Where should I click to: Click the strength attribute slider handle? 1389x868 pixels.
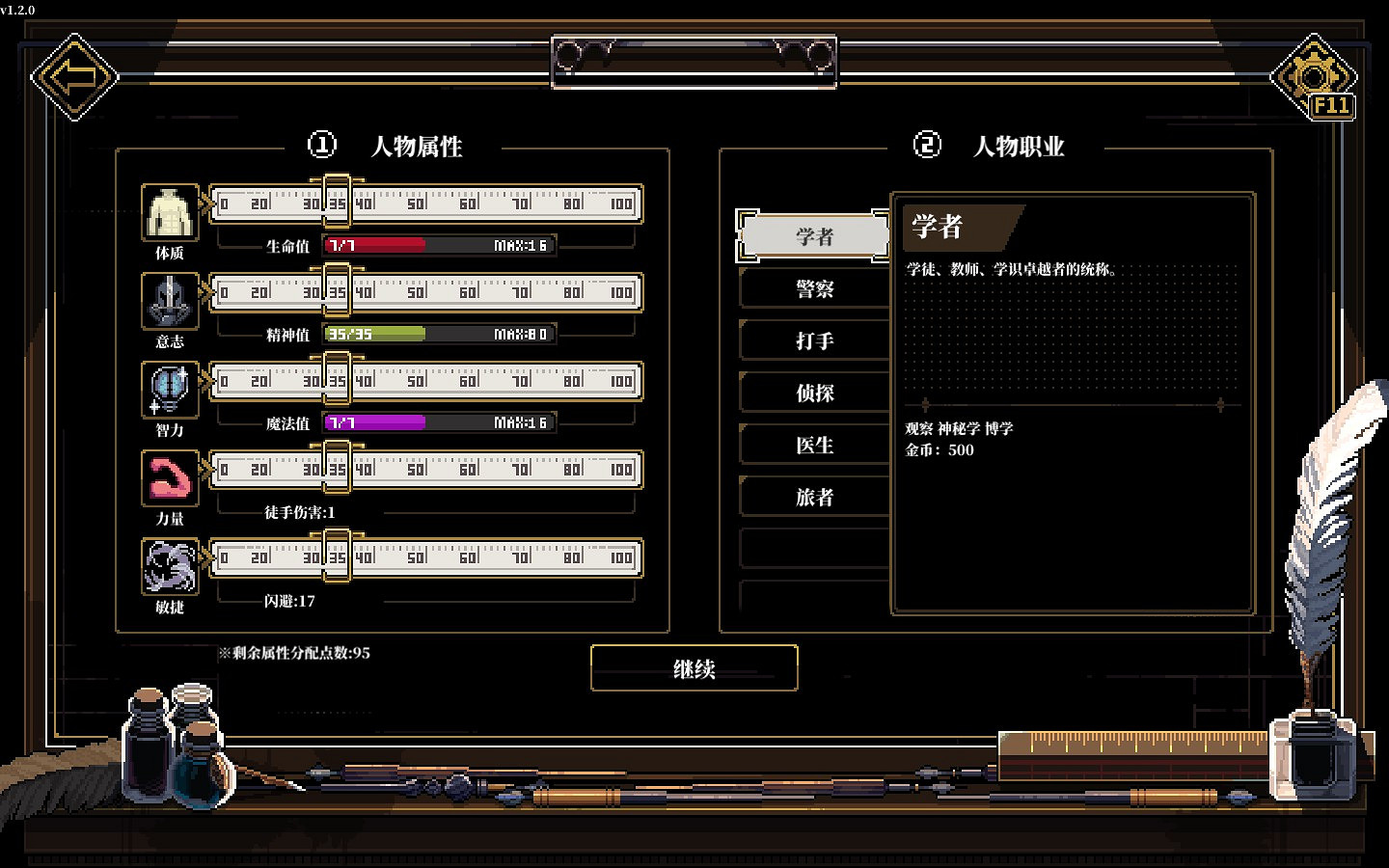336,469
